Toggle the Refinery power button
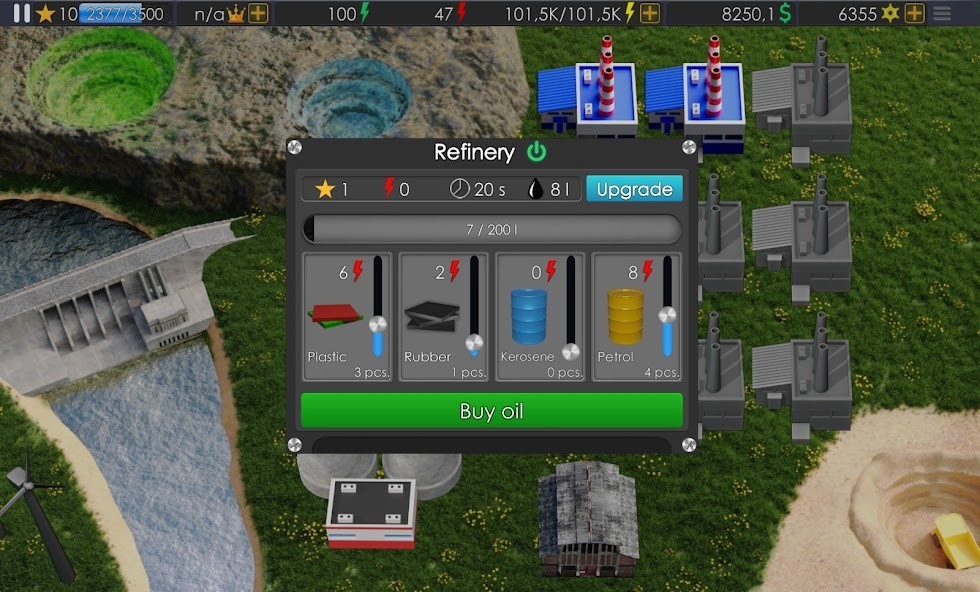This screenshot has width=980, height=592. coord(537,152)
